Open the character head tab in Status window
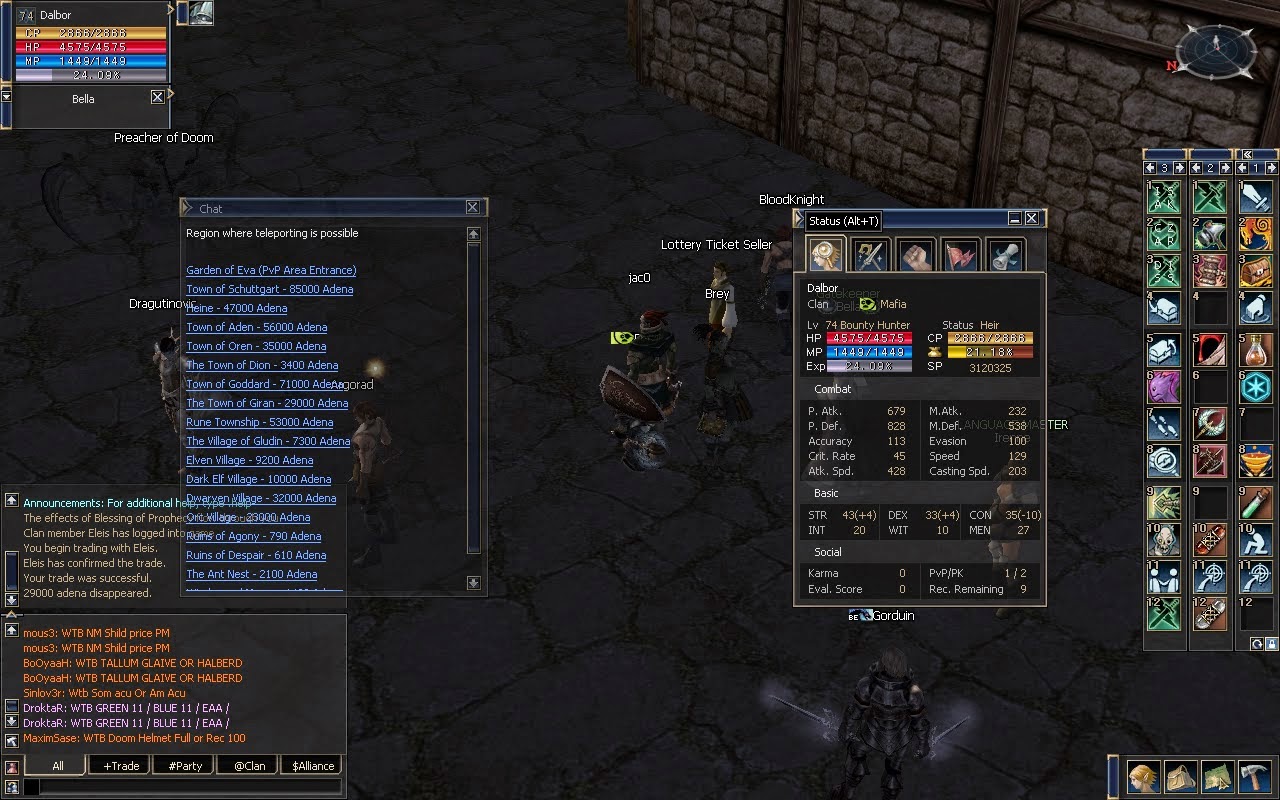The width and height of the screenshot is (1280, 800). (823, 255)
